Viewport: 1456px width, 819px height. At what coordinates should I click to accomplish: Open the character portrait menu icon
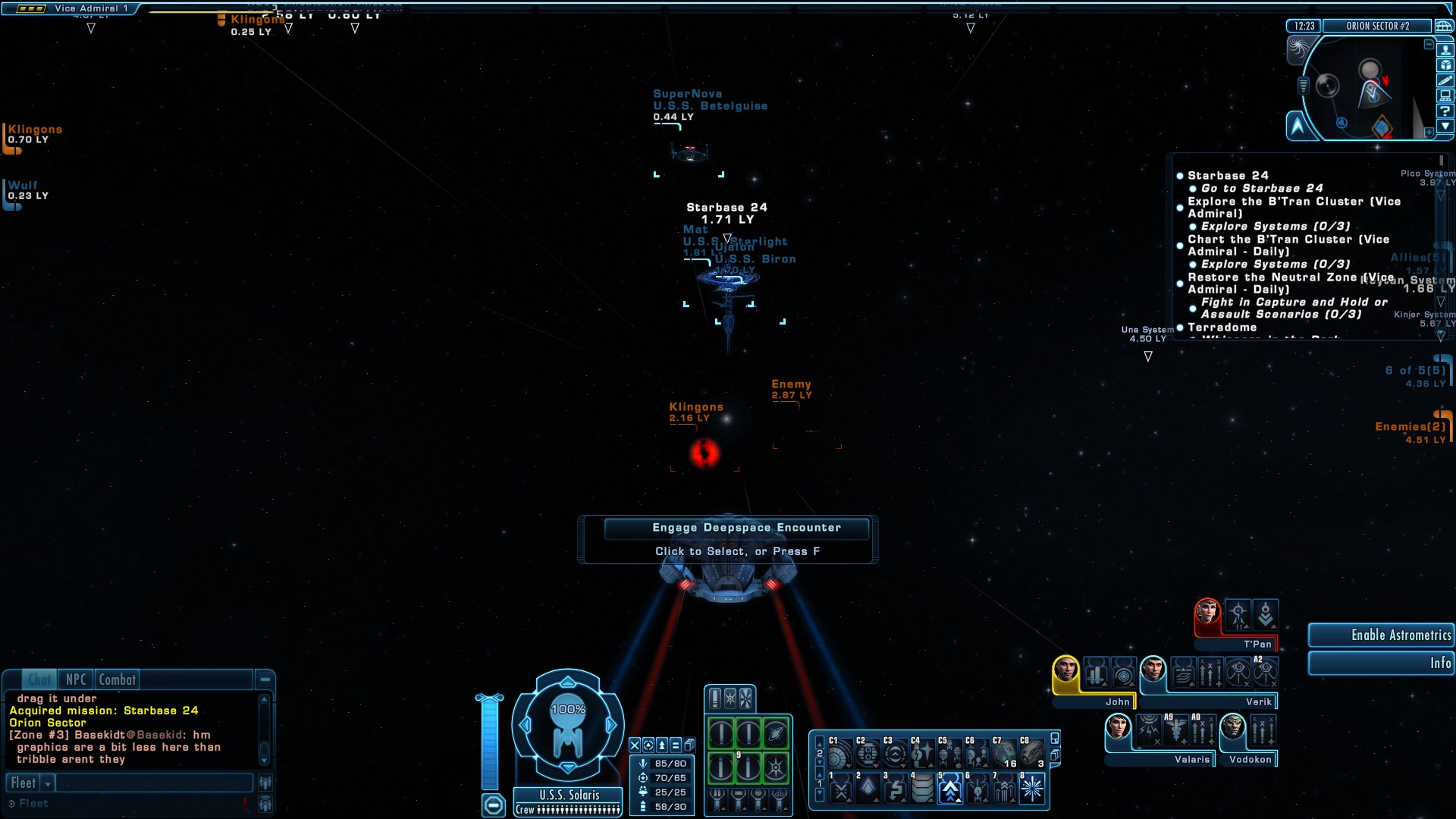[x=1445, y=50]
